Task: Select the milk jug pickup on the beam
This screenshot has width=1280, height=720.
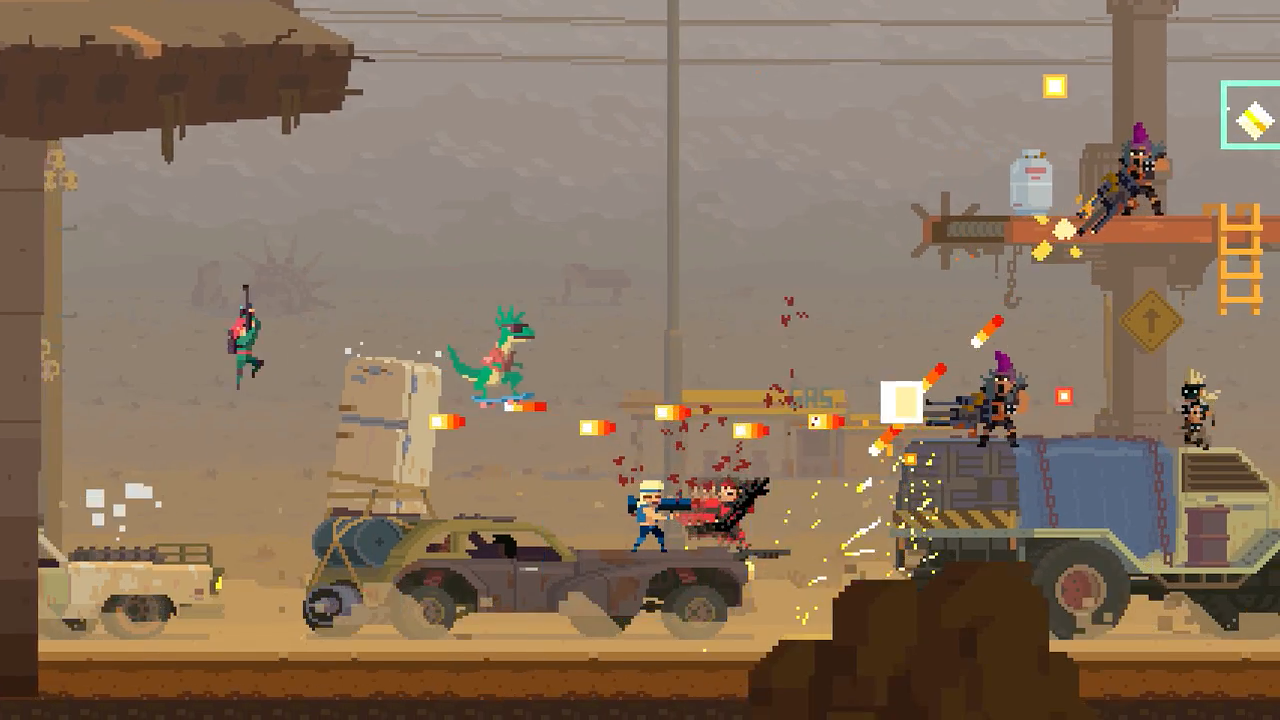Action: click(x=1031, y=182)
